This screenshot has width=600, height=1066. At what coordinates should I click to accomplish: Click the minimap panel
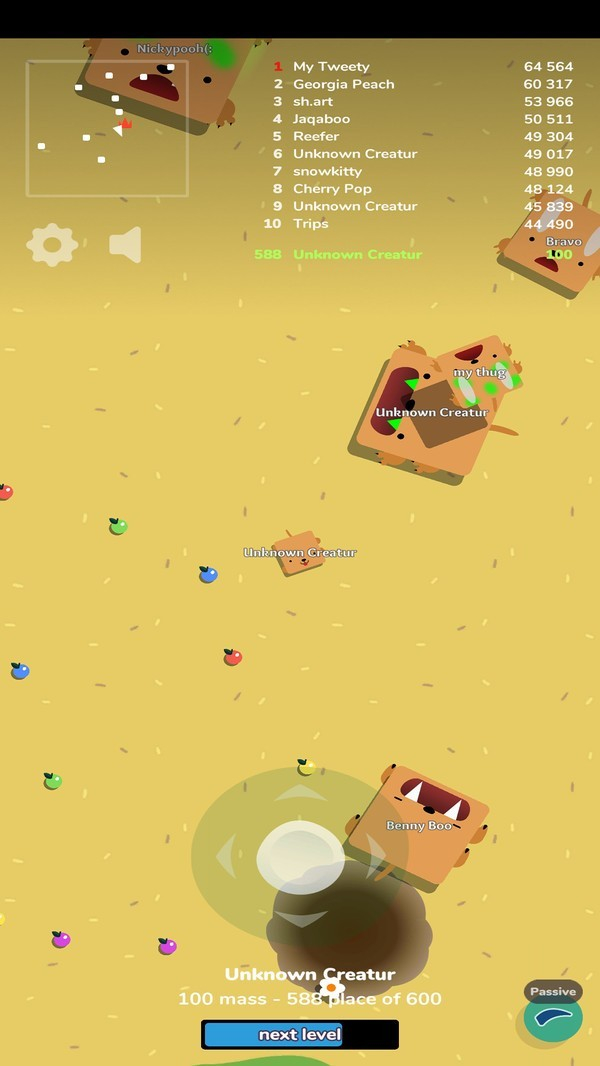tap(107, 128)
